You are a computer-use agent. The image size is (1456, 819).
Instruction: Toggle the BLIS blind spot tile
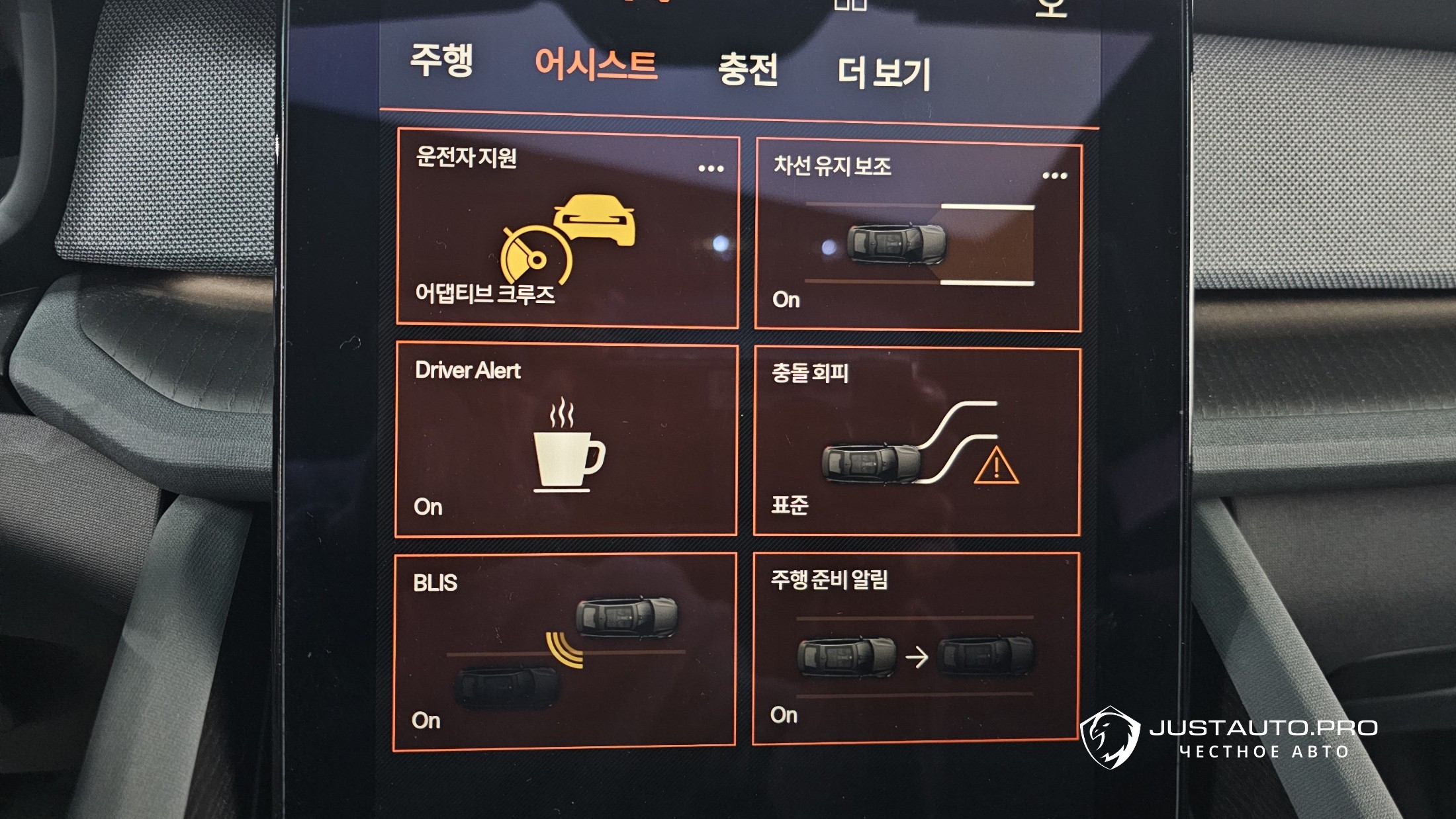click(565, 652)
